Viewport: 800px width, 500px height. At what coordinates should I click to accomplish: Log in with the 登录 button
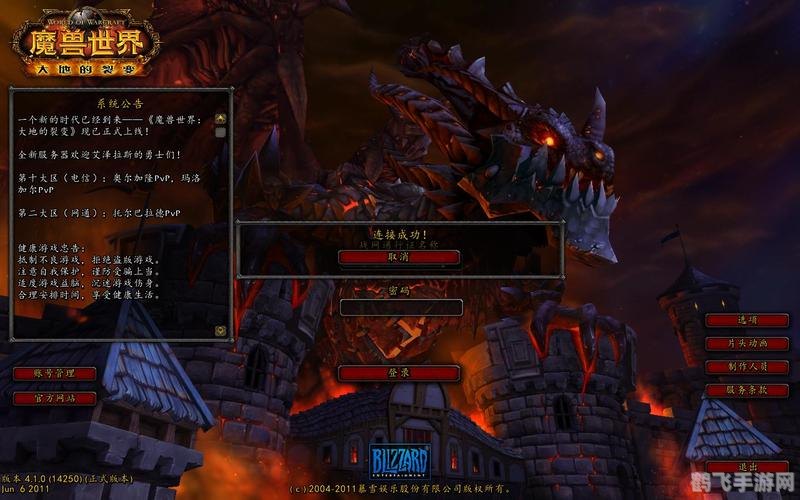[x=399, y=373]
